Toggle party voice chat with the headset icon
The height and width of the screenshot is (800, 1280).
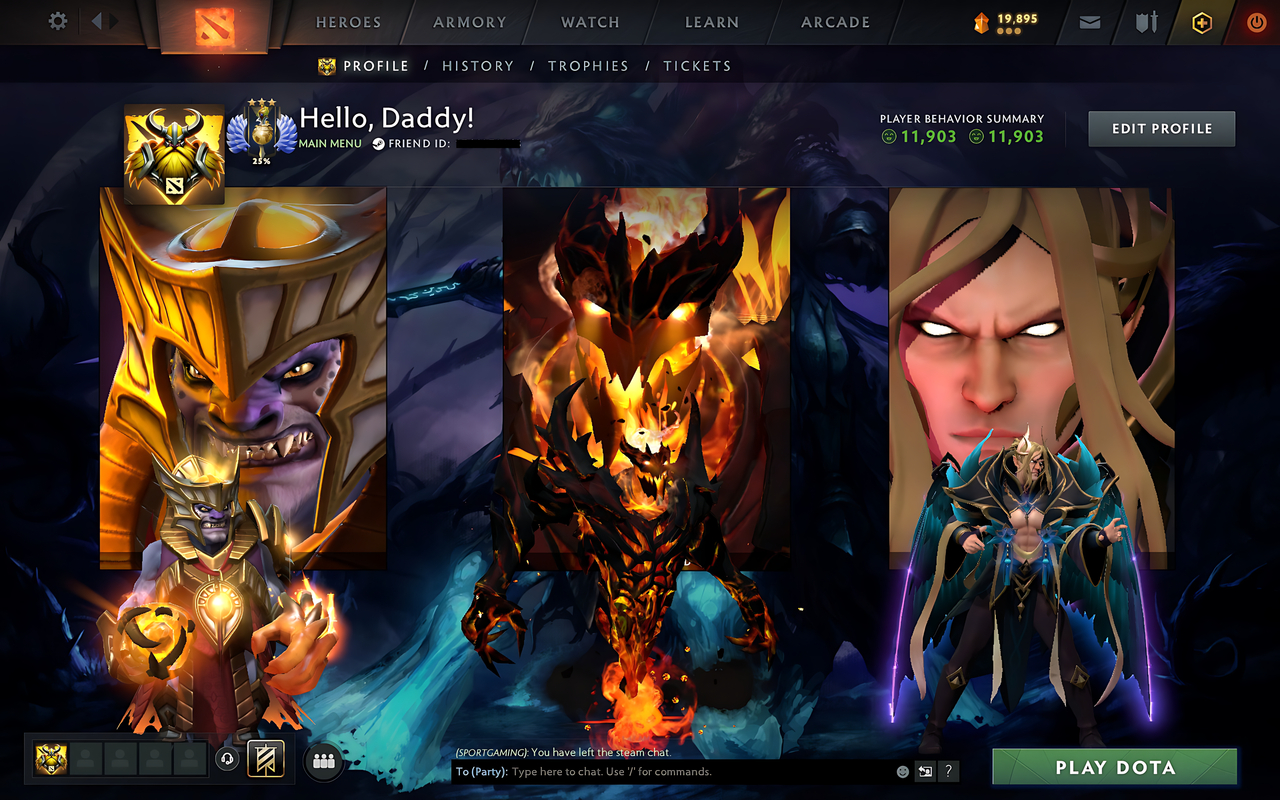pyautogui.click(x=225, y=760)
